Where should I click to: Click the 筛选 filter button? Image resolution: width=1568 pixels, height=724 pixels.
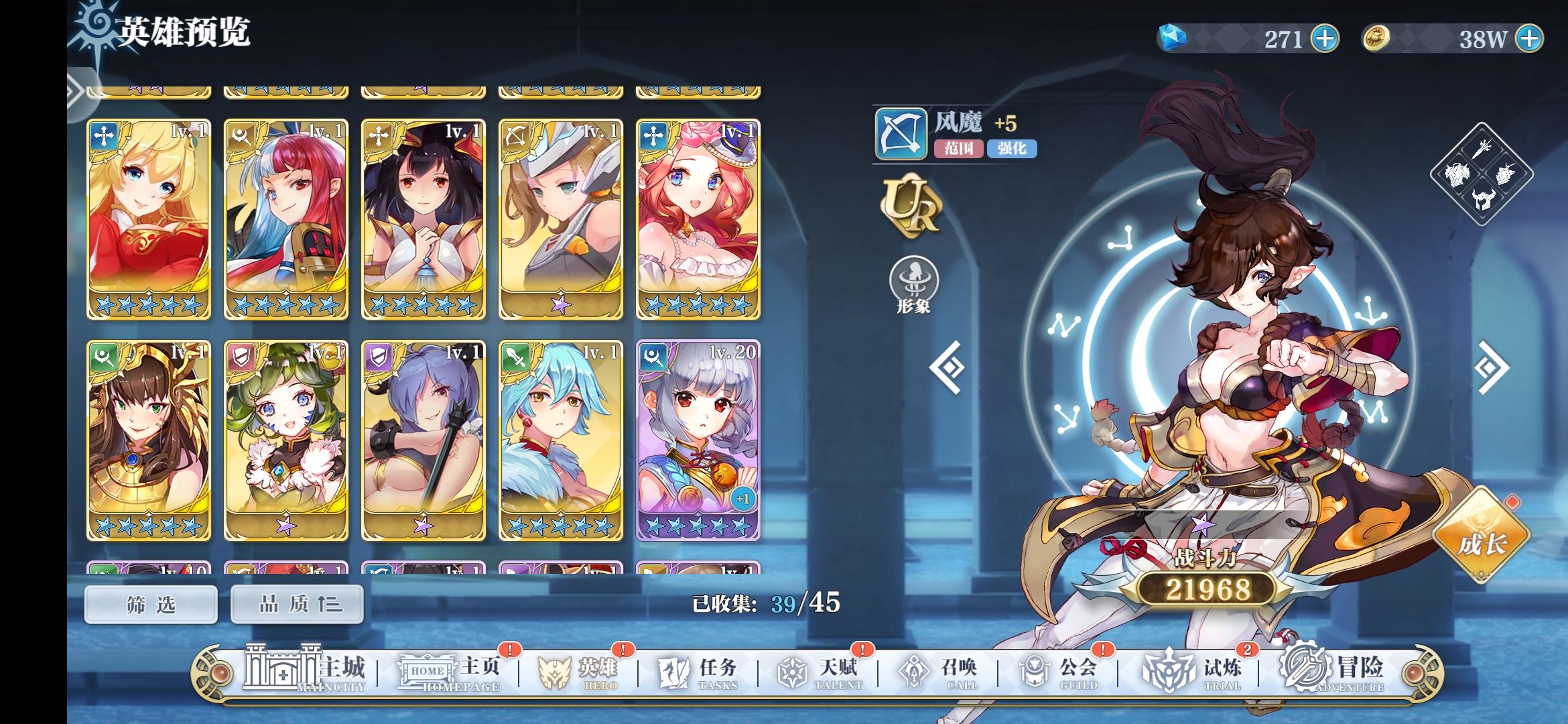coord(151,603)
